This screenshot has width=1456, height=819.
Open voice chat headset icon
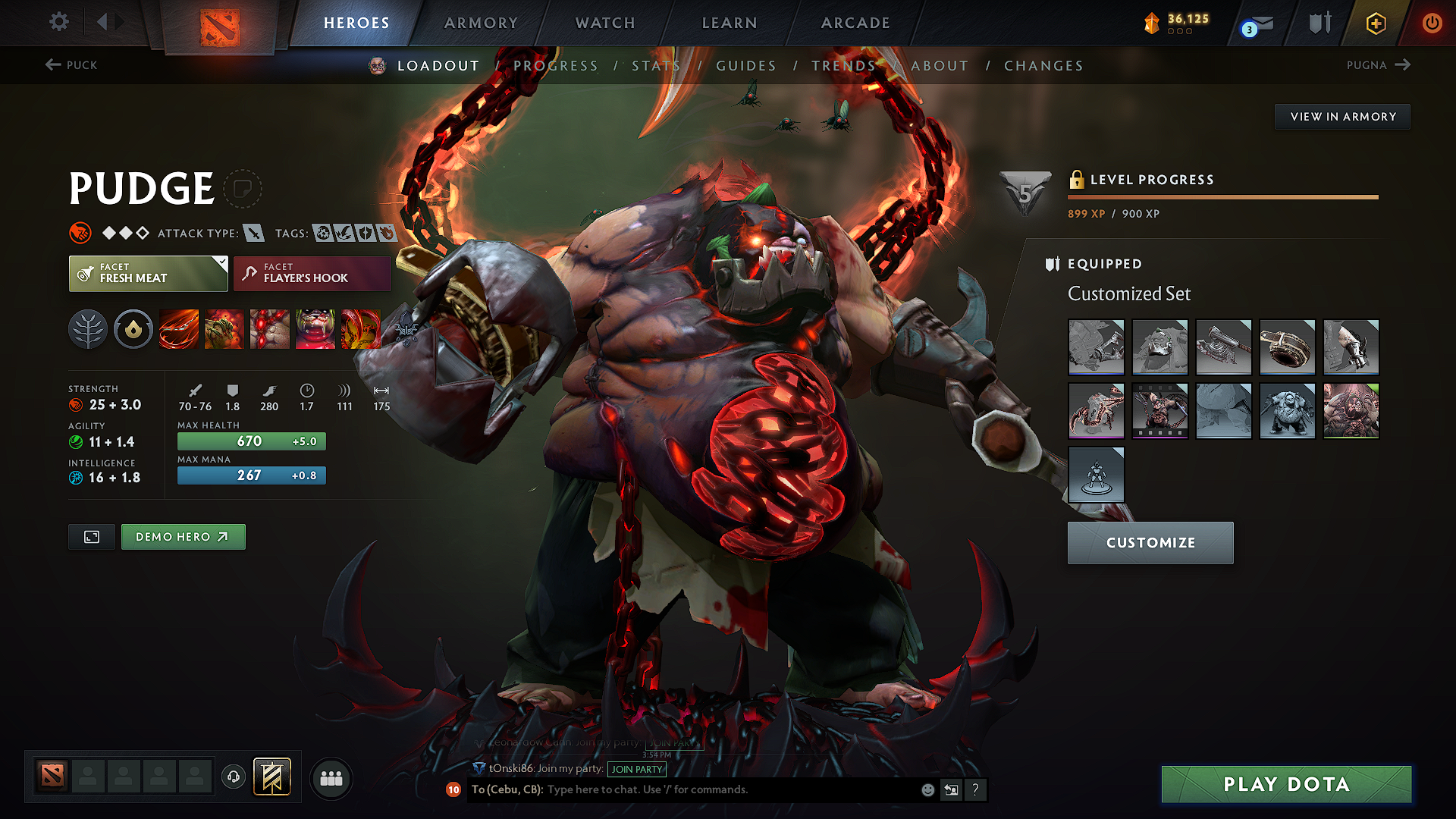[x=233, y=777]
